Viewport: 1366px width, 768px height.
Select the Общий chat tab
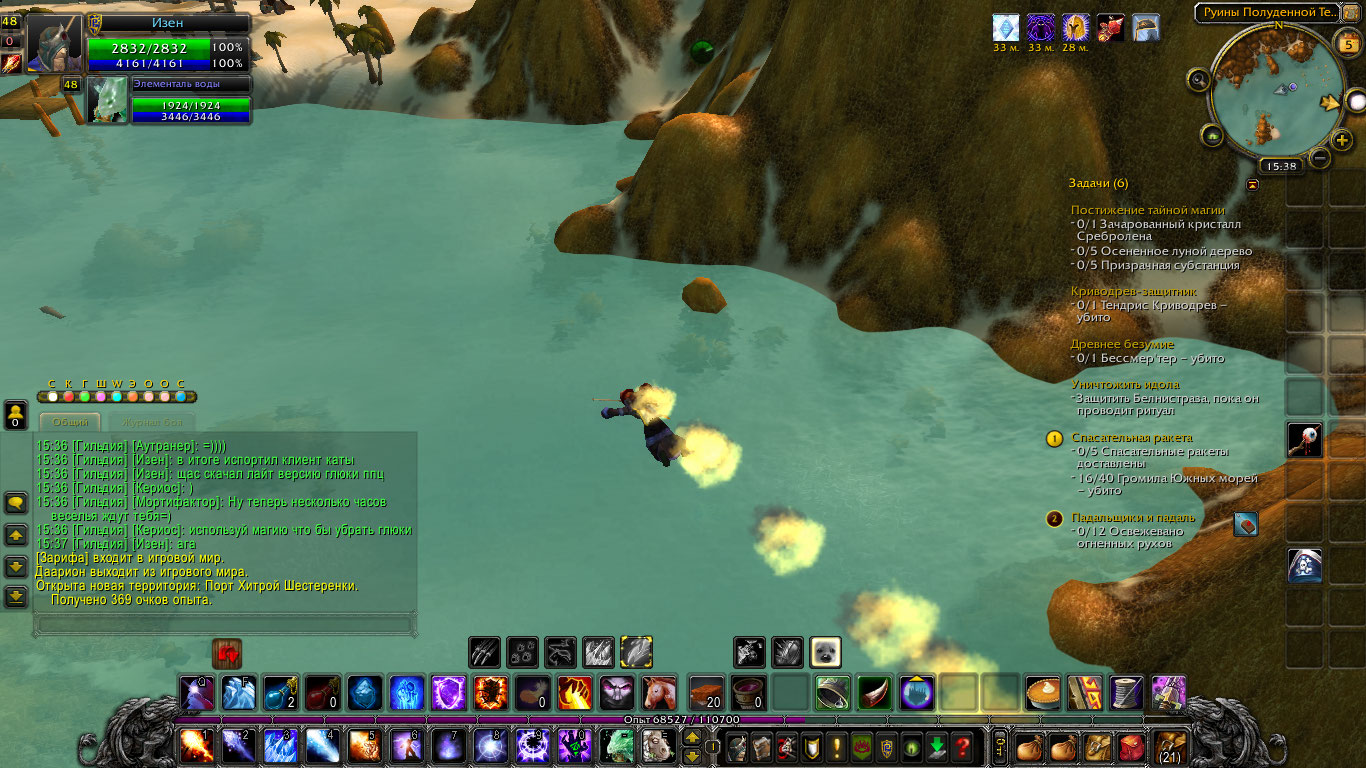tap(71, 423)
